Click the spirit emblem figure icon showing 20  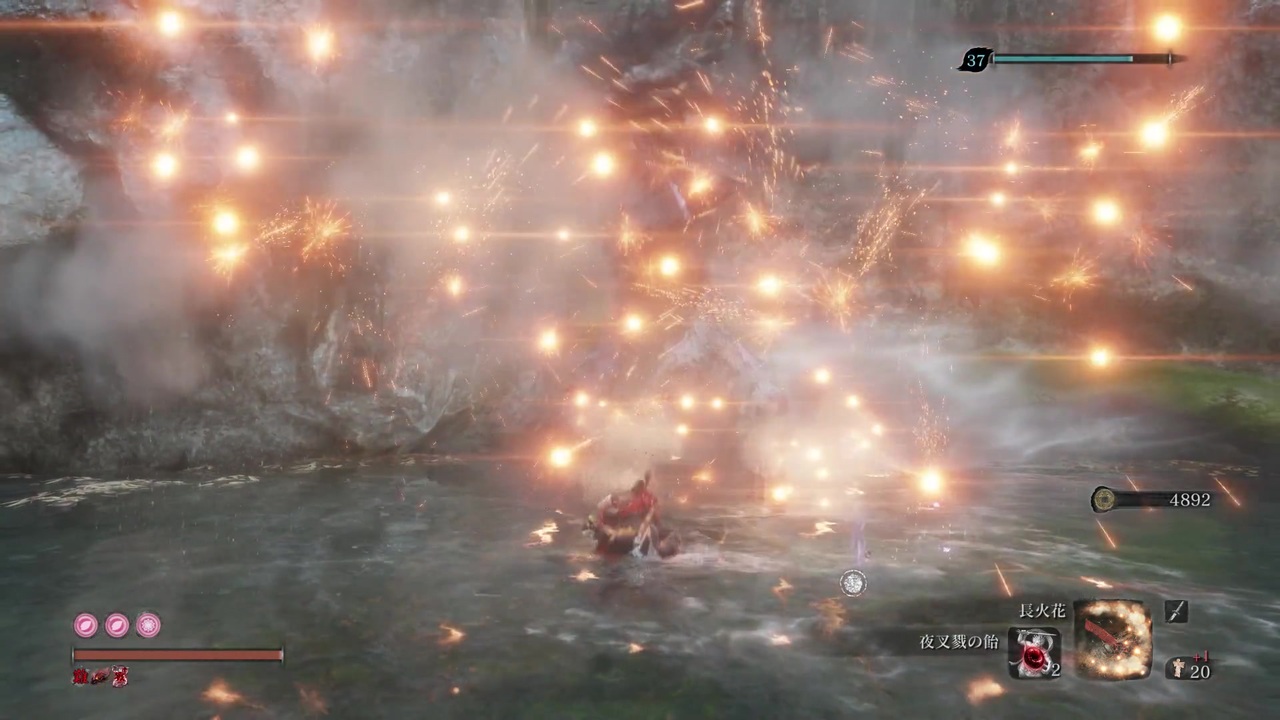coord(1178,667)
